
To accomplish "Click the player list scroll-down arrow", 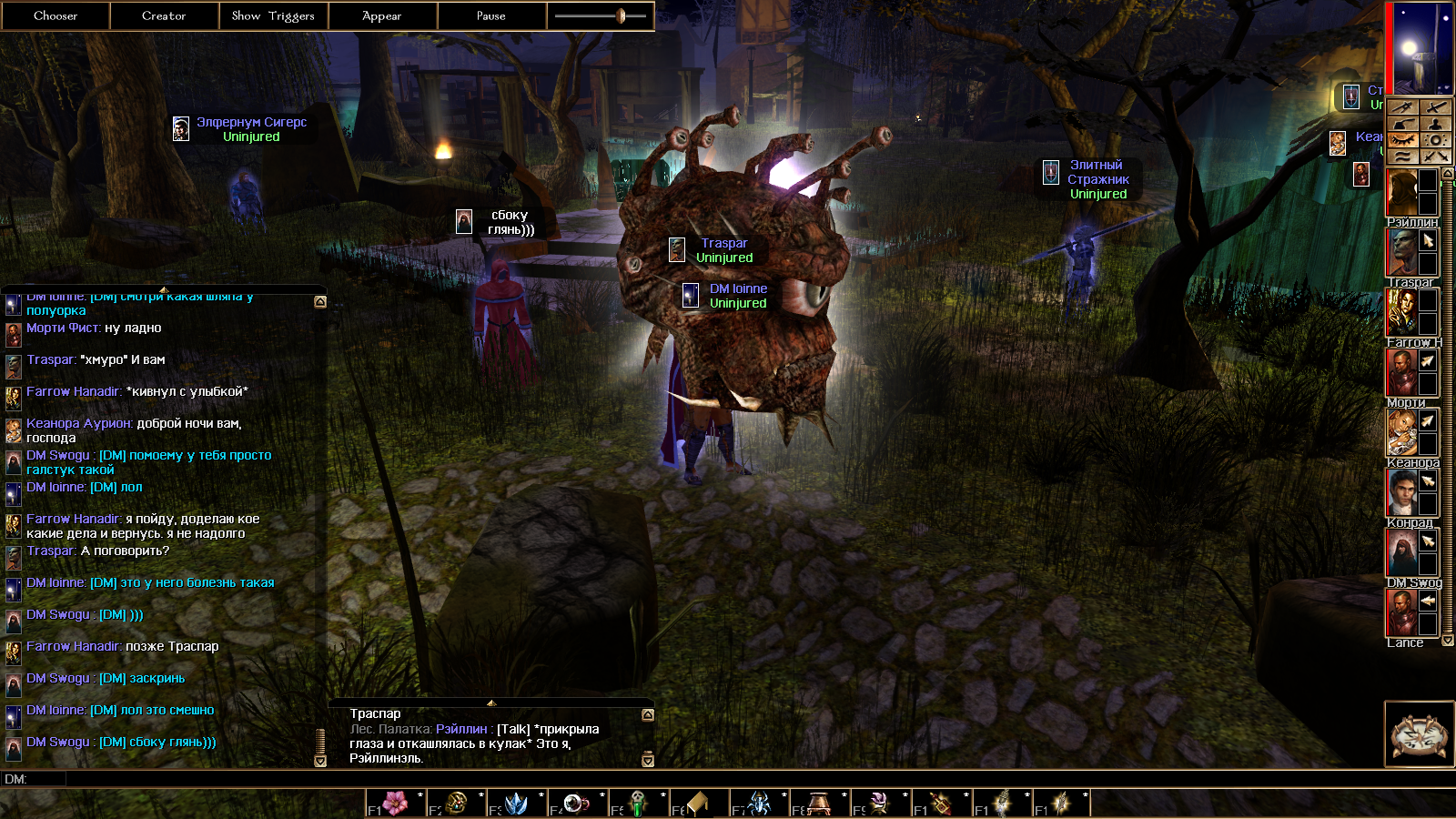I will click(1448, 641).
